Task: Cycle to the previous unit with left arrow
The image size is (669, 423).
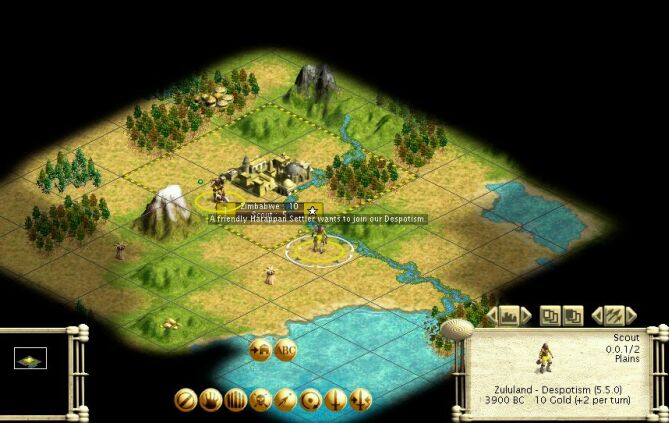Action: tap(597, 316)
